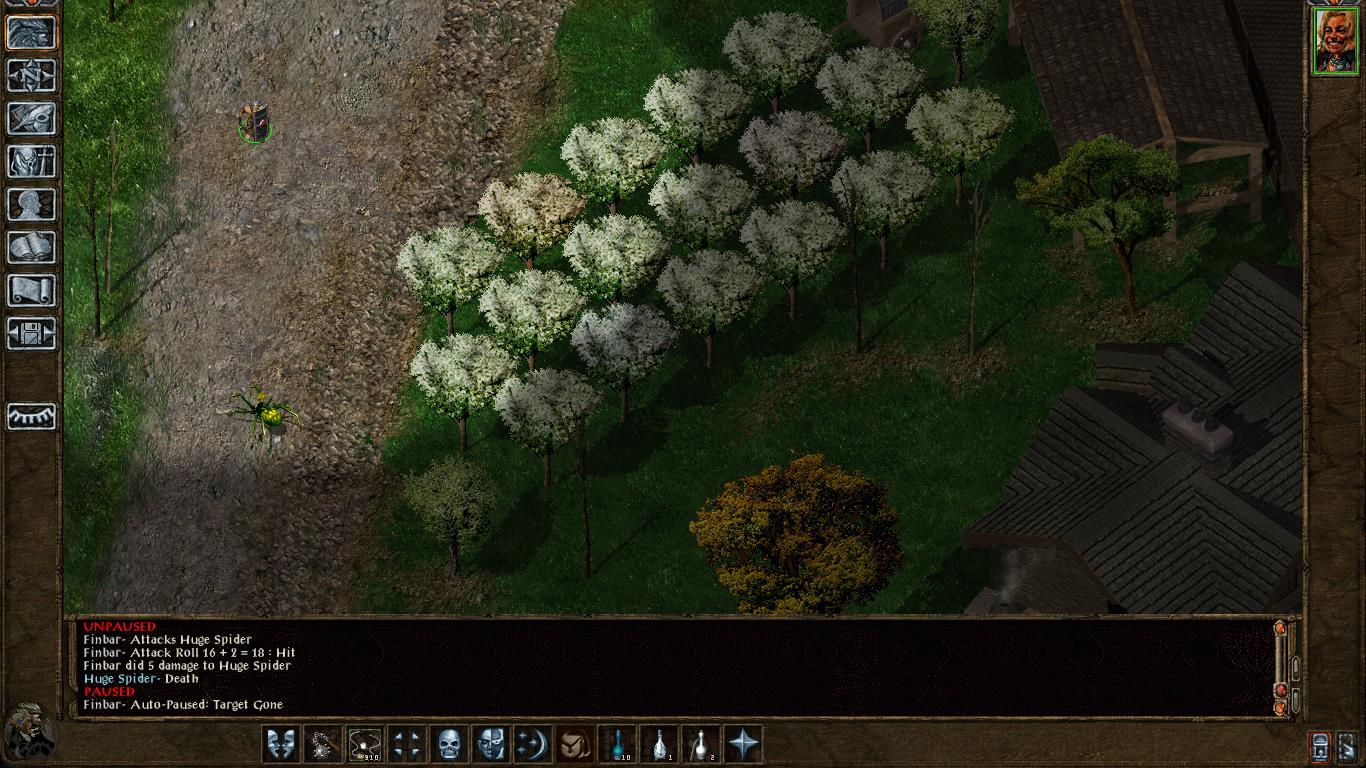This screenshot has width=1366, height=768.
Task: Open special abilities with the star icon
Action: pyautogui.click(x=743, y=744)
